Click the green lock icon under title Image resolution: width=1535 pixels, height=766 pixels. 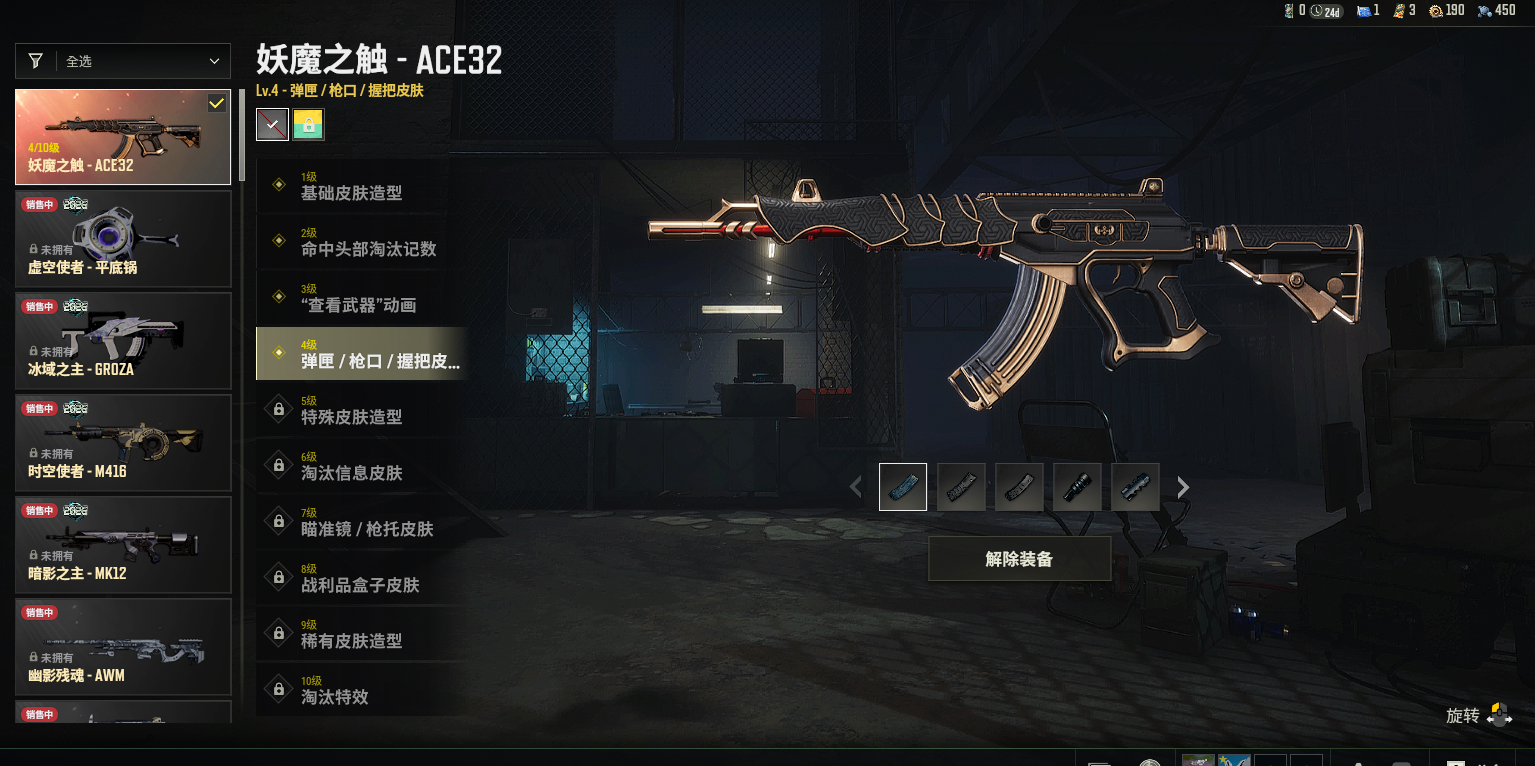pyautogui.click(x=309, y=125)
